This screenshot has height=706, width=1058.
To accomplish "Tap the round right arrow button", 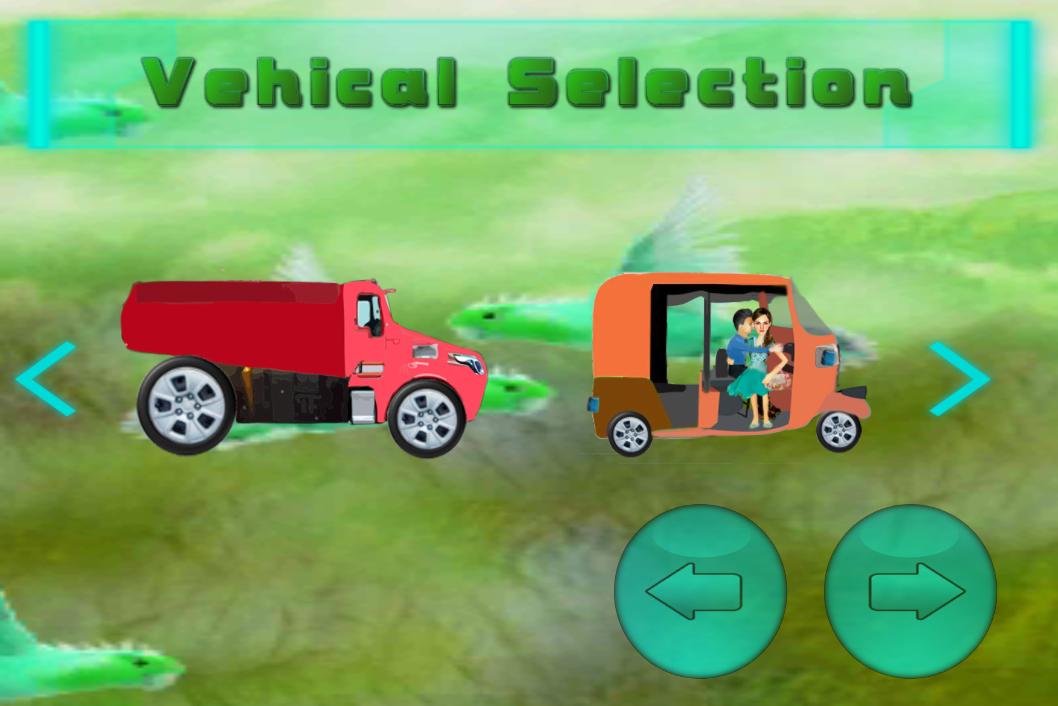I will [x=911, y=591].
